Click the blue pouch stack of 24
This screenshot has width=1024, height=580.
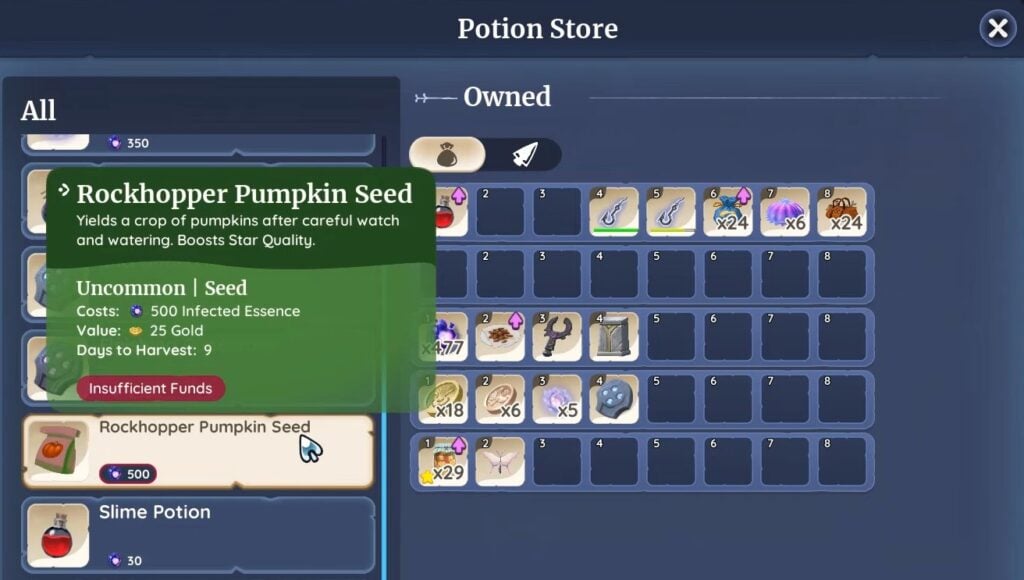[x=728, y=212]
